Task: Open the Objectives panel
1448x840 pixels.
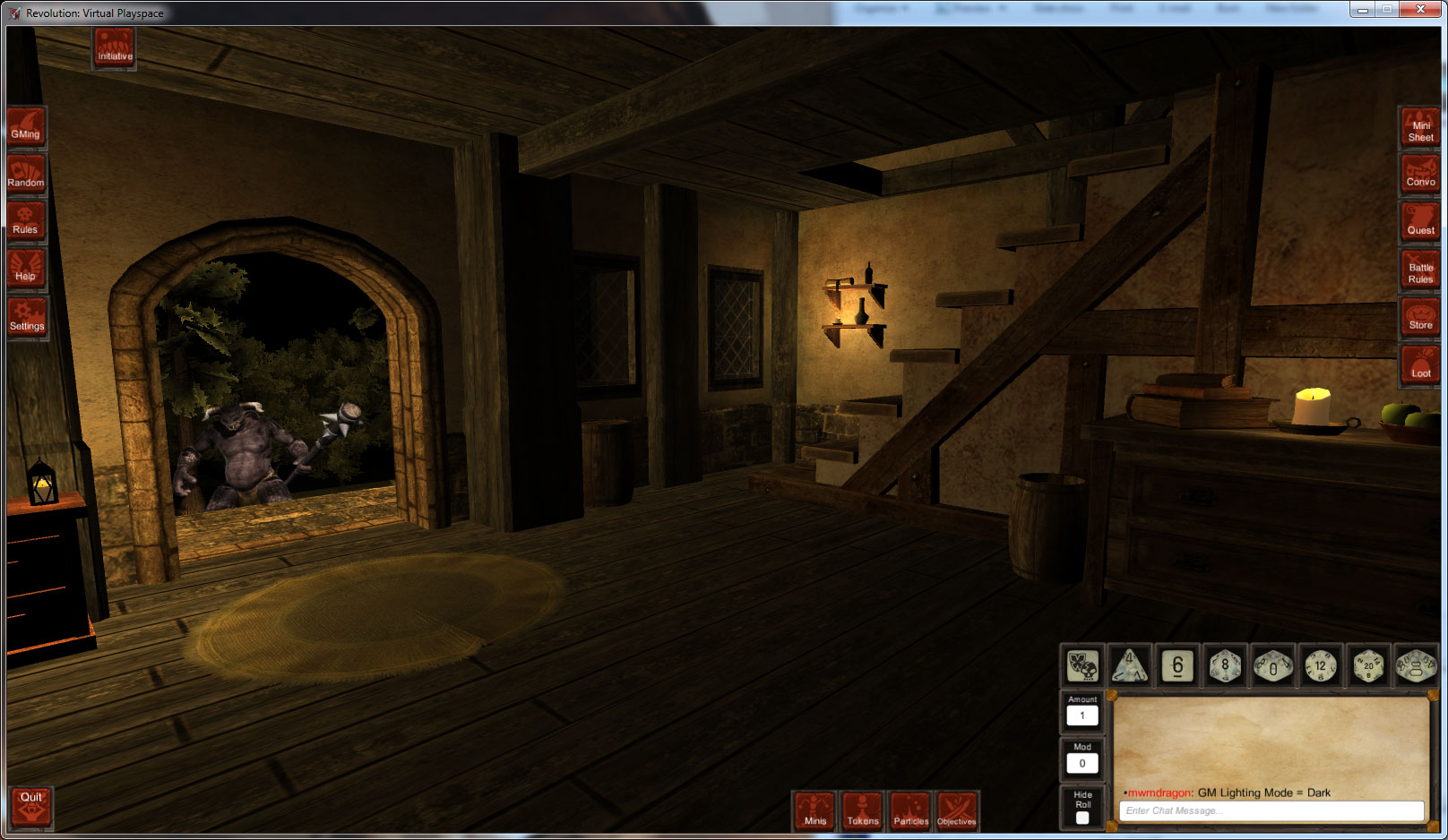Action: (x=957, y=812)
